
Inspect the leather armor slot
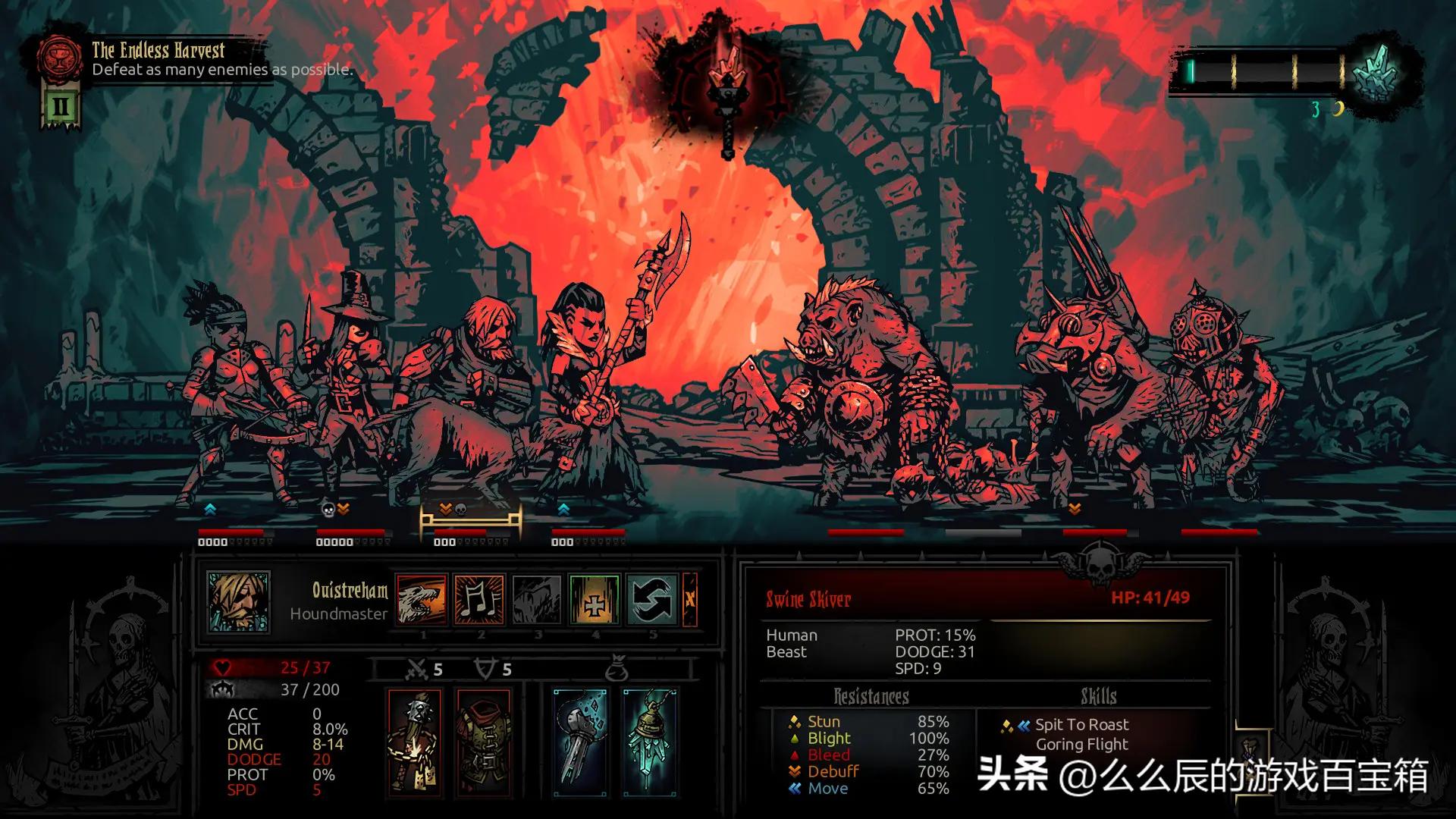click(484, 742)
